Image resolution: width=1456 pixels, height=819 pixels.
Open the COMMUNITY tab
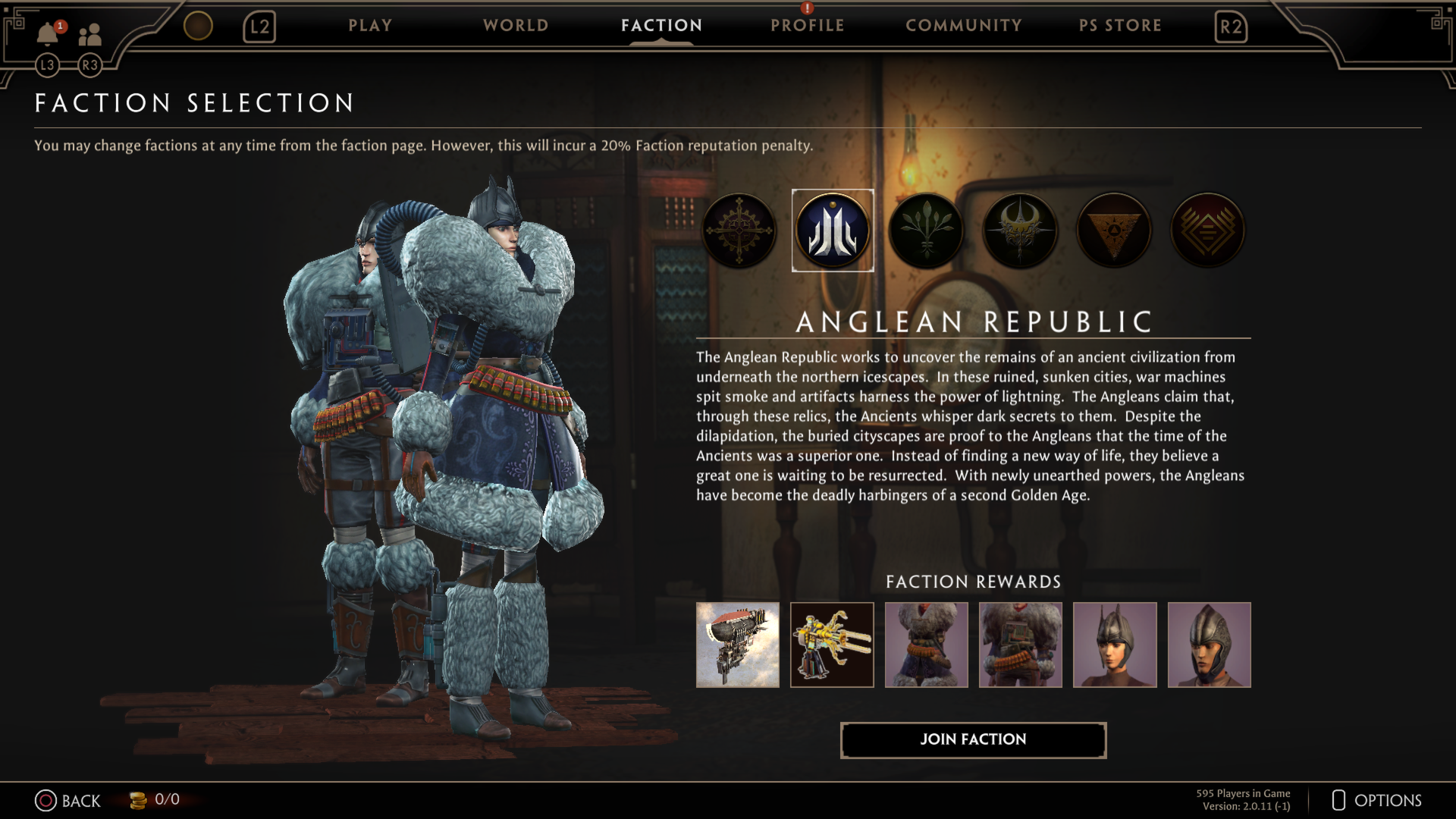pos(963,25)
